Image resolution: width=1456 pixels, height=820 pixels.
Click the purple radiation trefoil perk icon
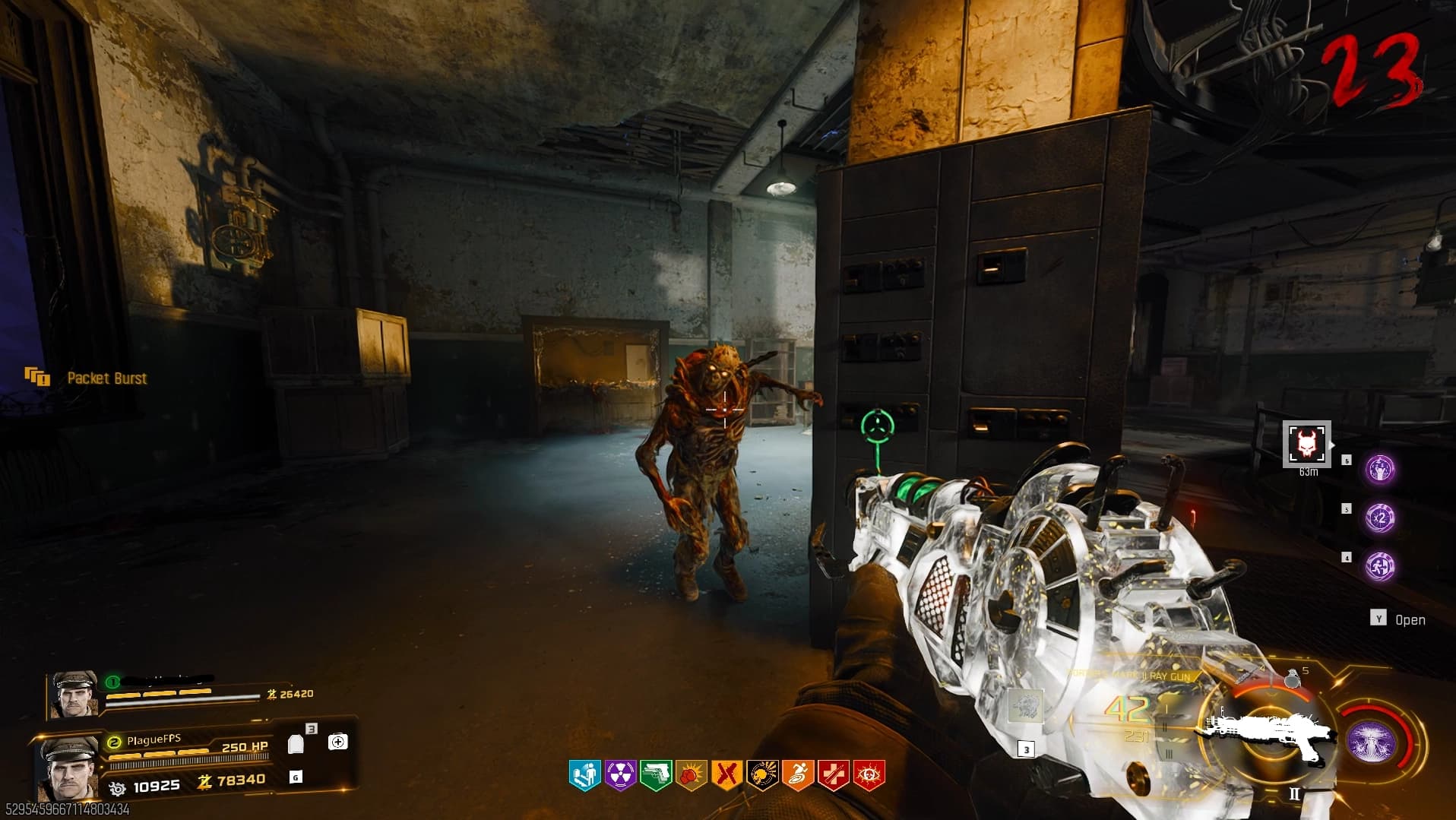click(x=620, y=775)
